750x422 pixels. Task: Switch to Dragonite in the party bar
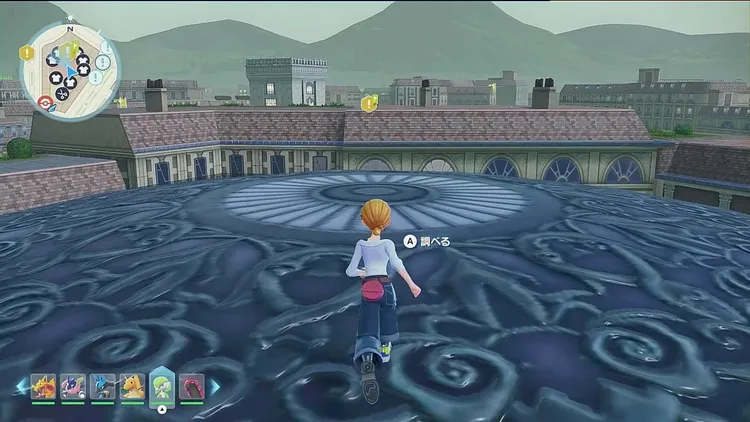(132, 387)
